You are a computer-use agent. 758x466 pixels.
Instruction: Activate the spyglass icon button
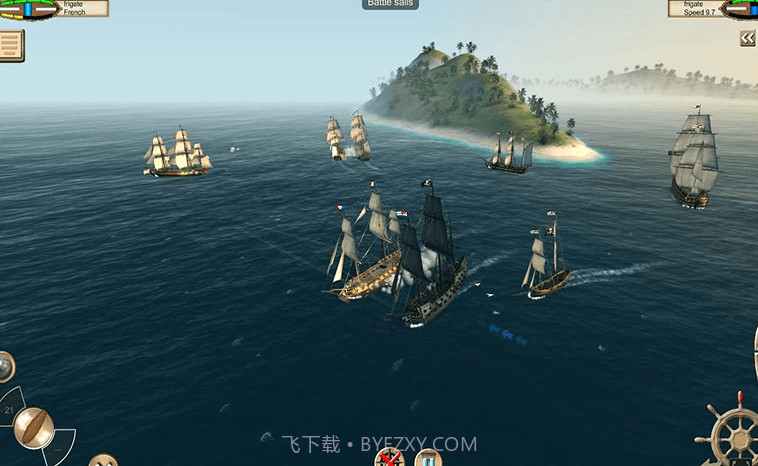(x=429, y=459)
